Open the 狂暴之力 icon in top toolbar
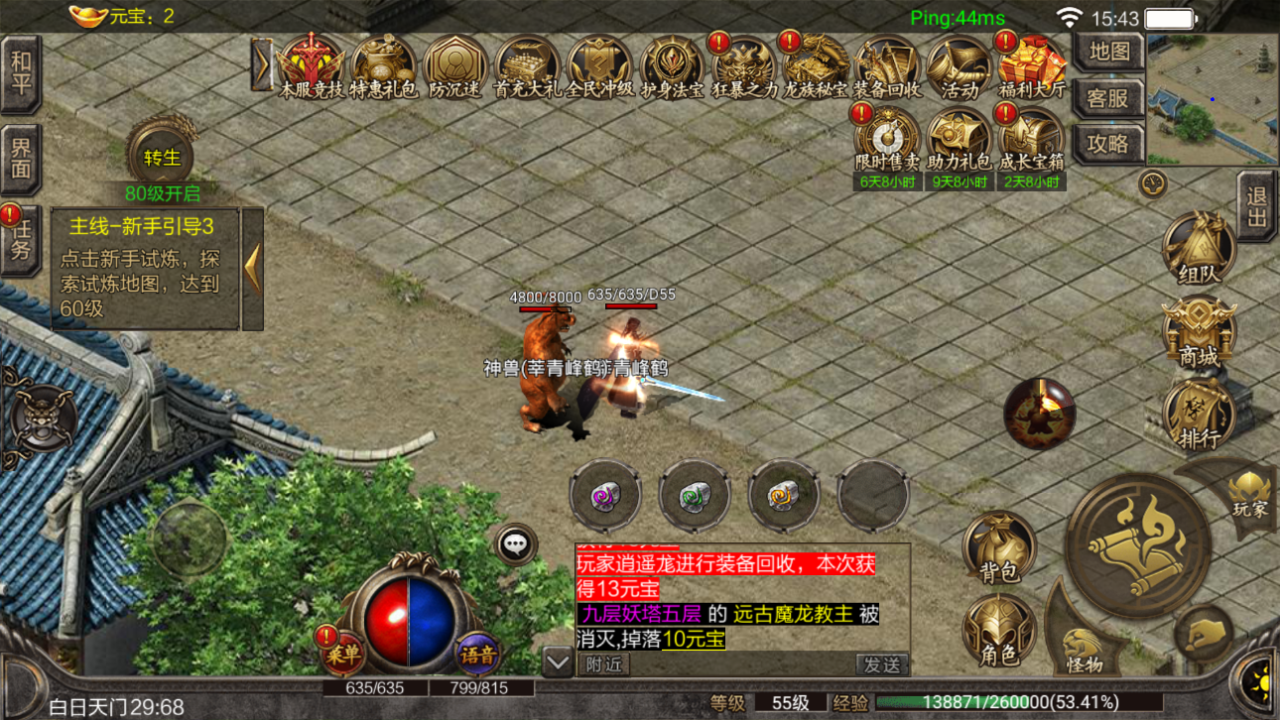The image size is (1280, 720). [743, 65]
